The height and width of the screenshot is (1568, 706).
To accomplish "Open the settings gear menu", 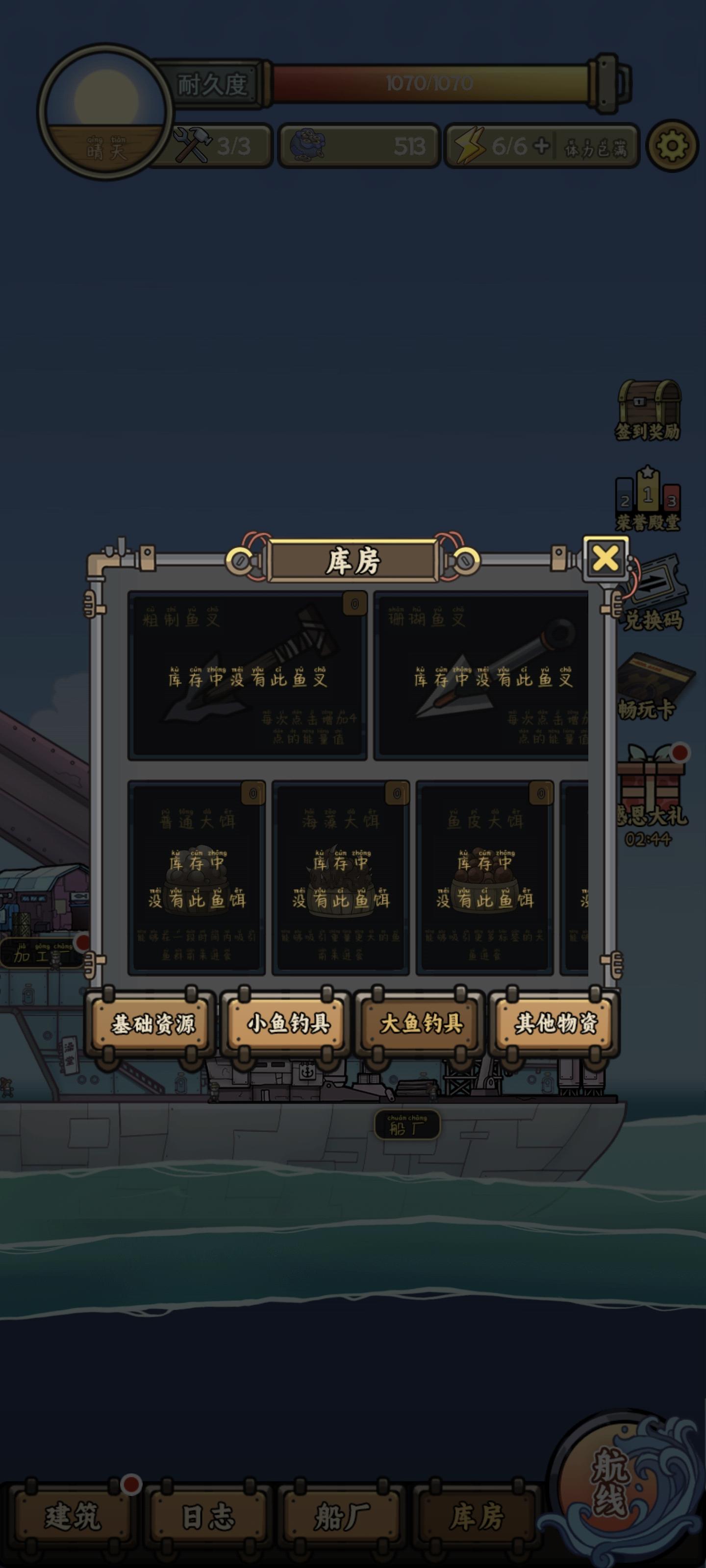I will pyautogui.click(x=672, y=146).
